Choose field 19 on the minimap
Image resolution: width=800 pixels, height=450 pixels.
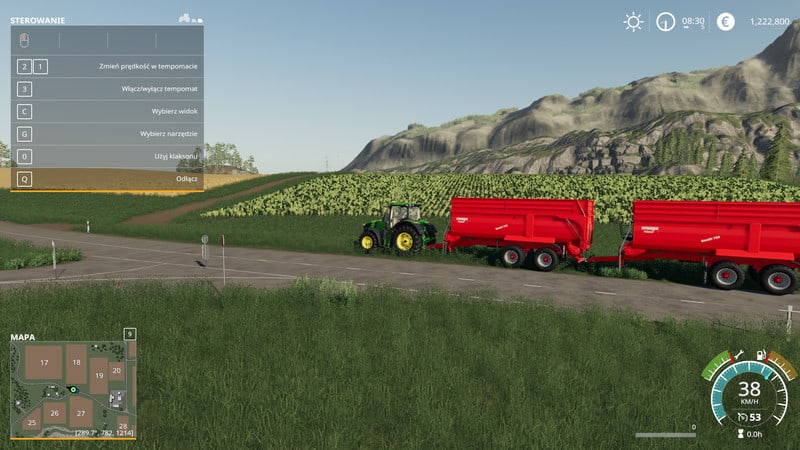pos(98,376)
